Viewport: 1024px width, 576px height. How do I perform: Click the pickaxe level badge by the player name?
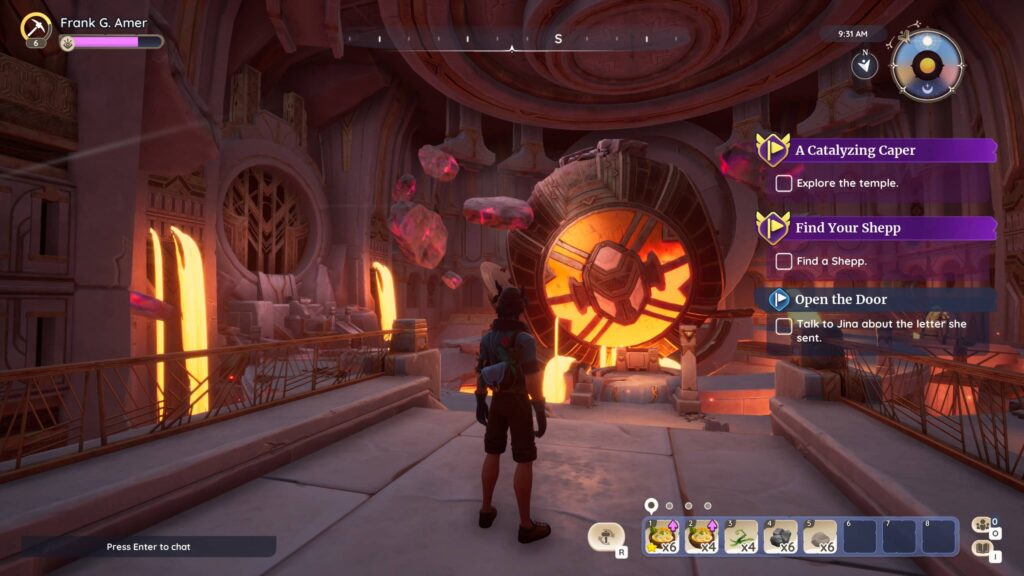tap(37, 27)
